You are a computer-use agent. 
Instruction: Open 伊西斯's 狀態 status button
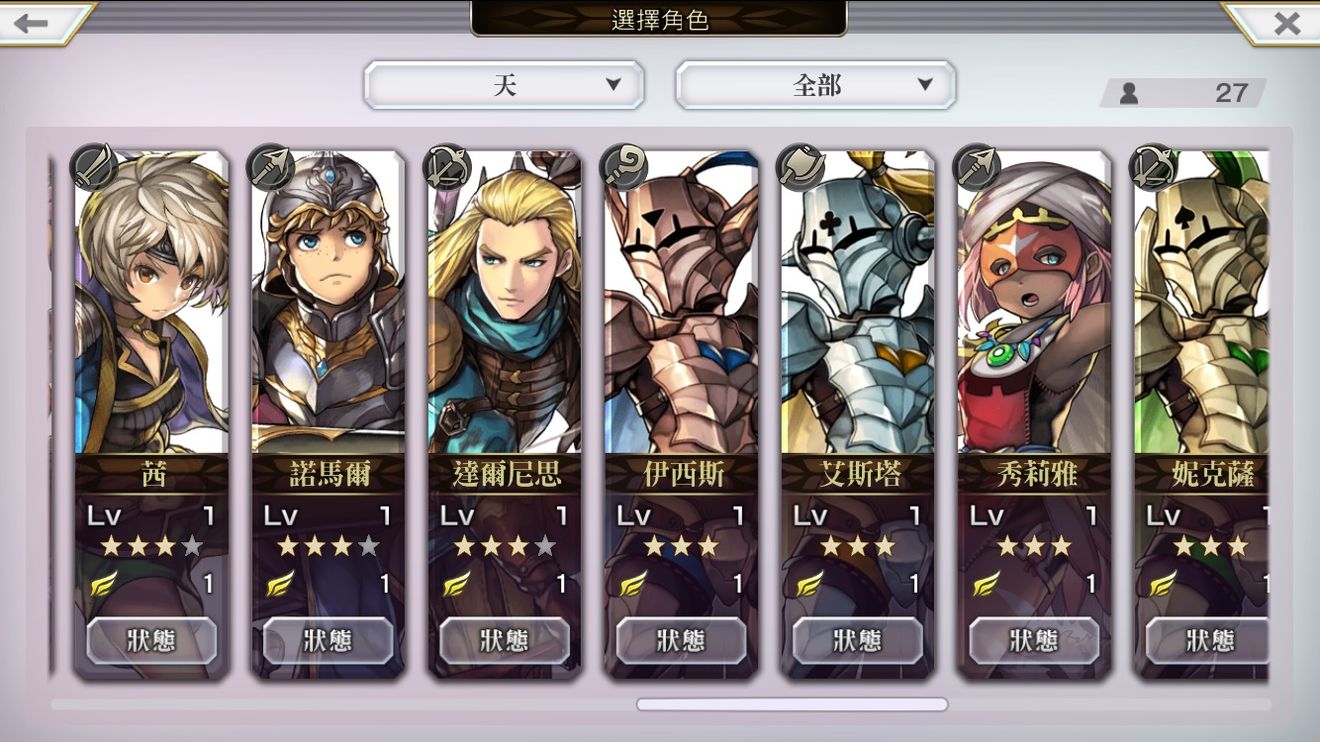point(681,640)
